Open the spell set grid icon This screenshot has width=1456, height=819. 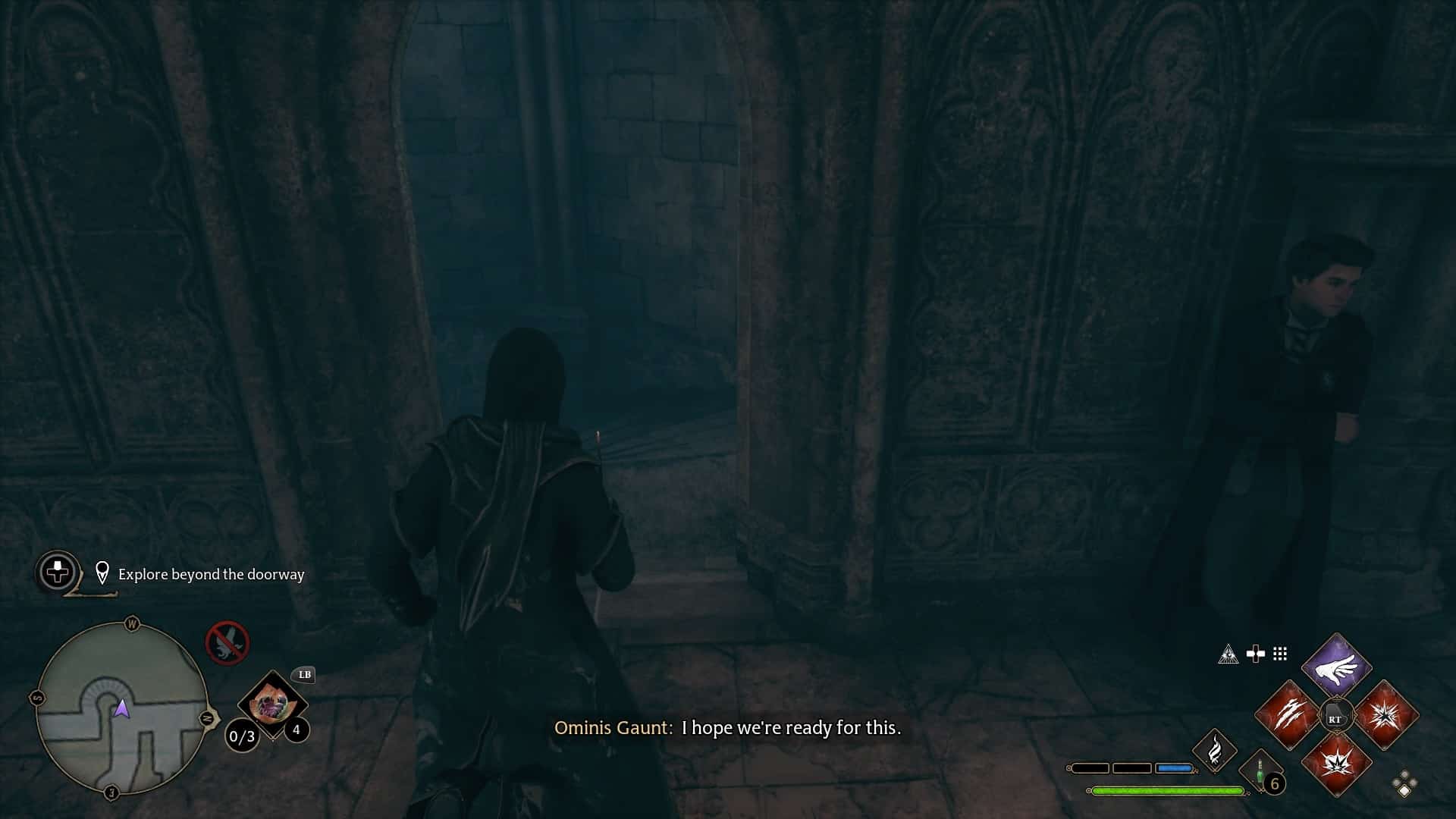point(1279,654)
